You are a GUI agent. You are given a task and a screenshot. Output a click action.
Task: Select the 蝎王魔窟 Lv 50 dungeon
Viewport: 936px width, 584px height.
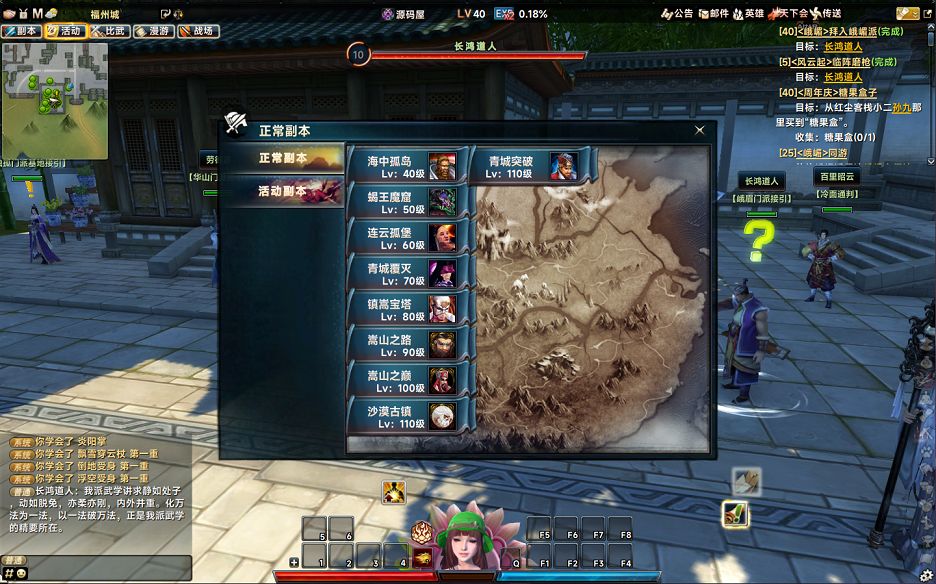[406, 202]
